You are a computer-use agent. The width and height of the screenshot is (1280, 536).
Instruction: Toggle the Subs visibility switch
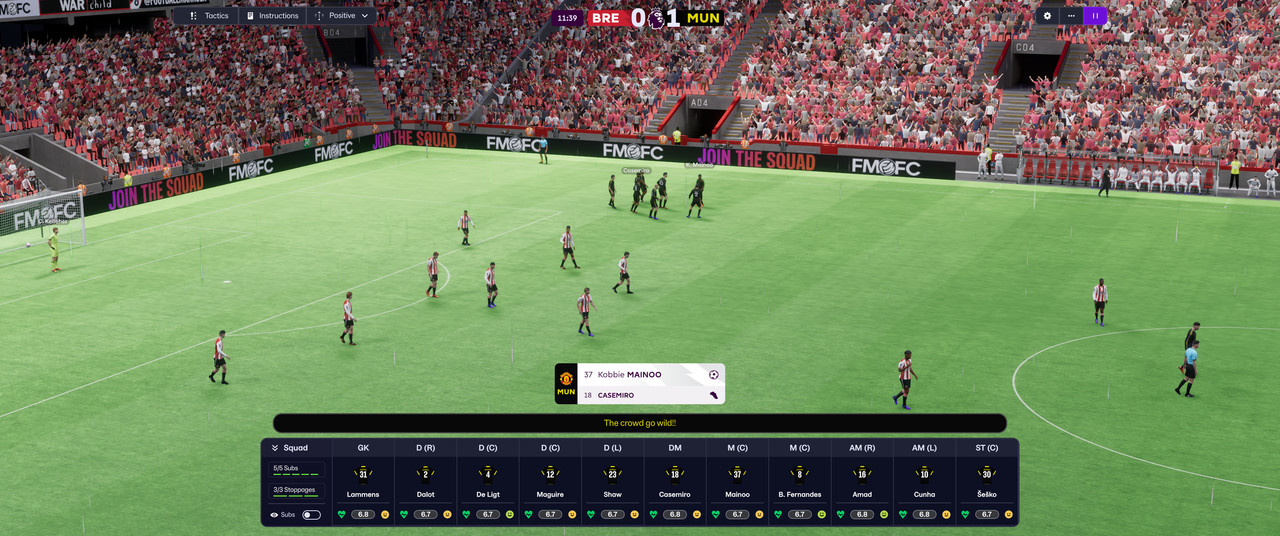[x=311, y=515]
